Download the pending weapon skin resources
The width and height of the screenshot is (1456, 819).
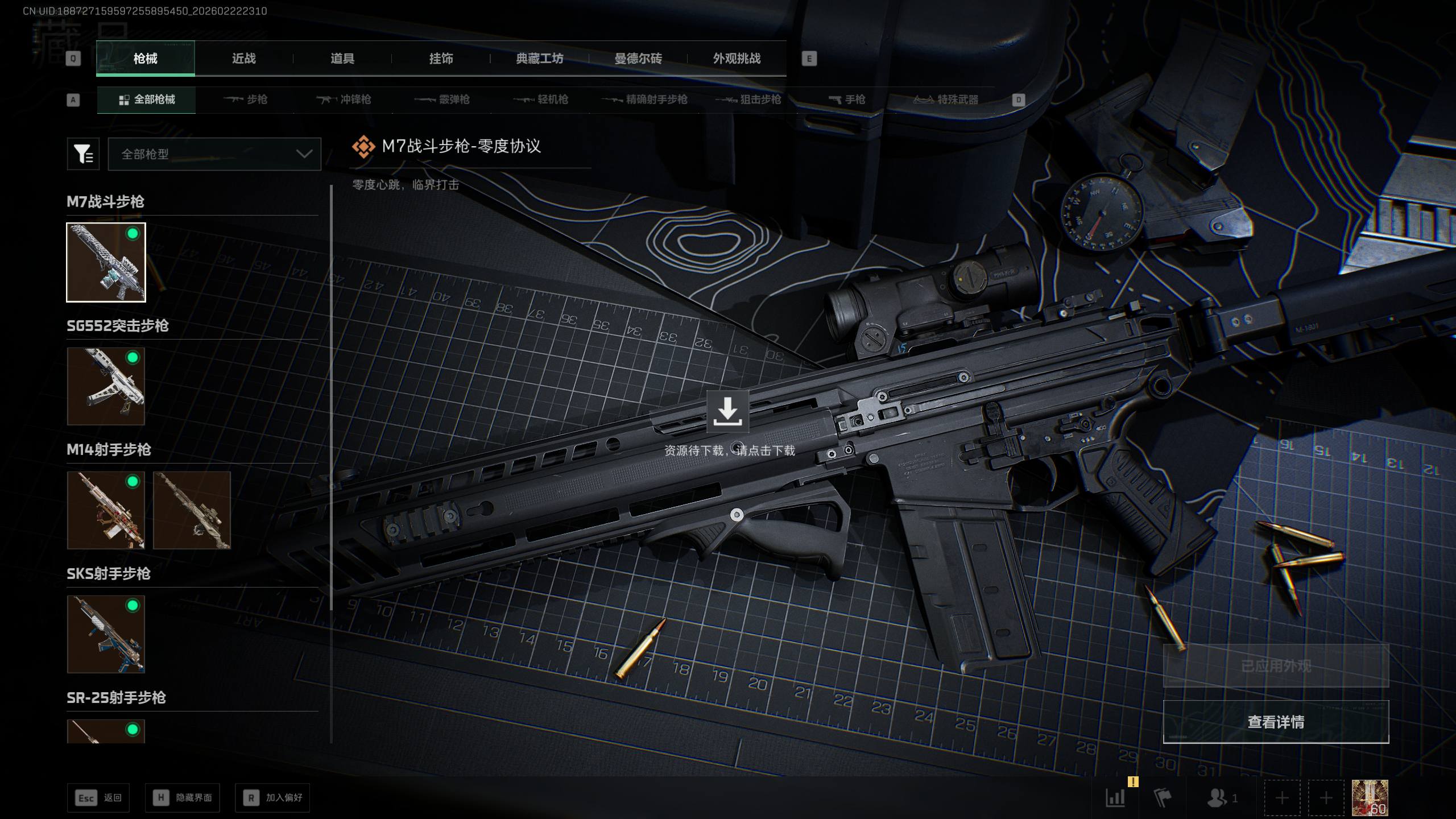pos(727,412)
